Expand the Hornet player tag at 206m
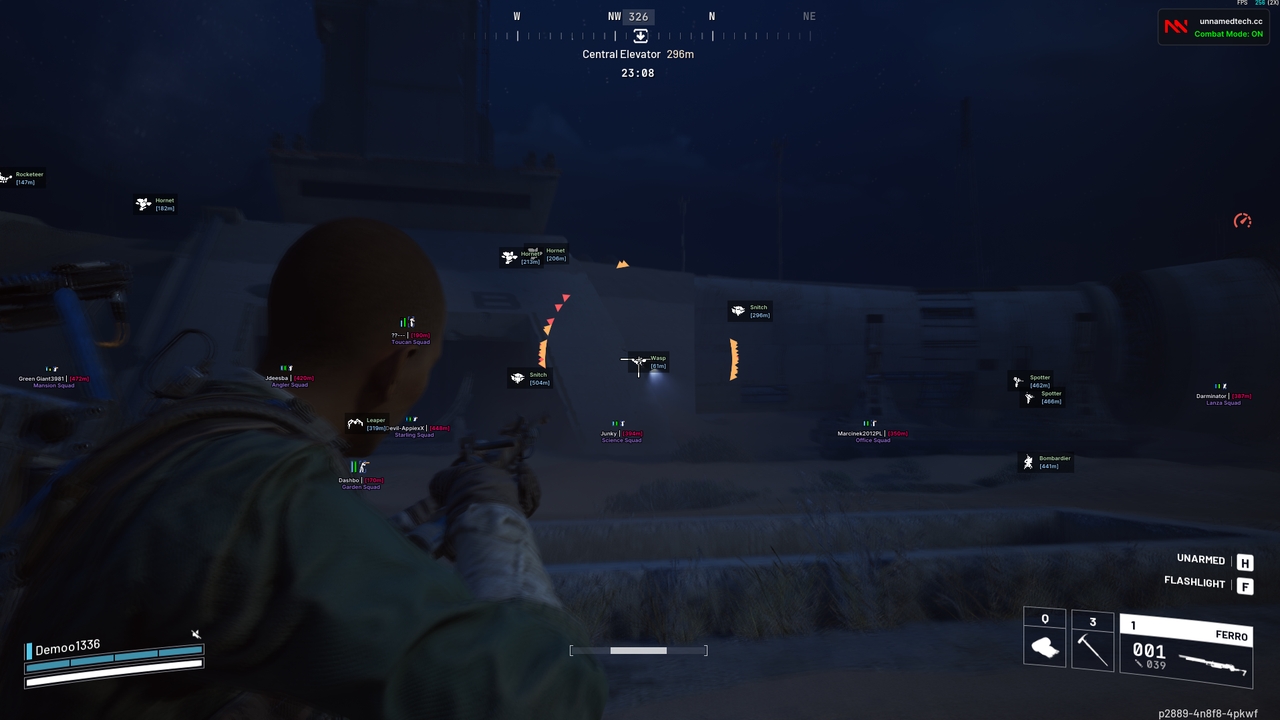 coord(555,253)
